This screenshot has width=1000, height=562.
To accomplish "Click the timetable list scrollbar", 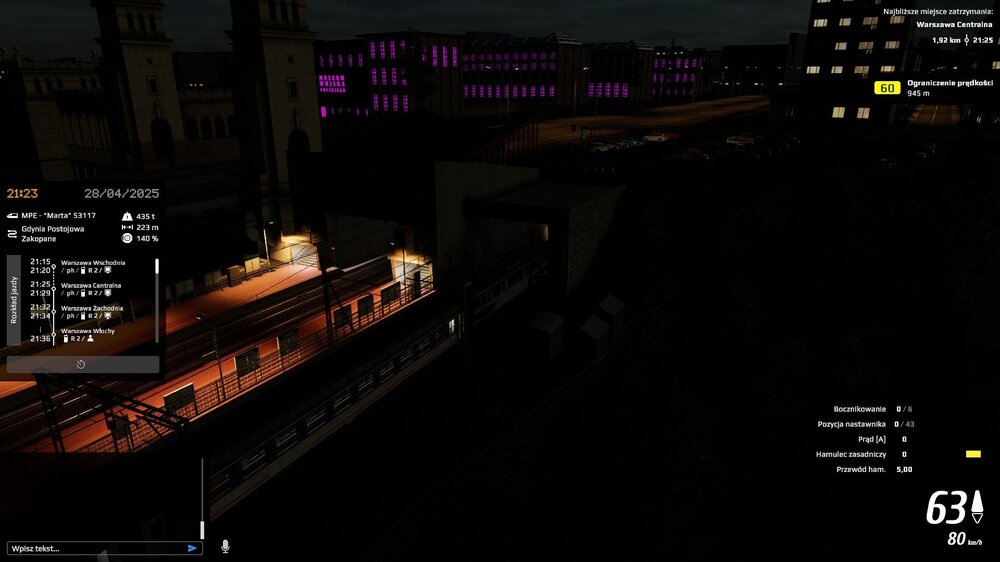I will (156, 301).
